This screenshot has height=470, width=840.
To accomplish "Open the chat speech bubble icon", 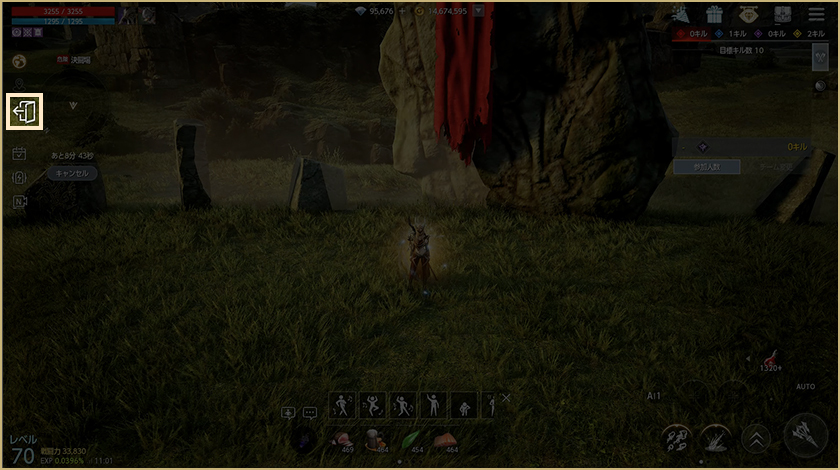I will (310, 412).
